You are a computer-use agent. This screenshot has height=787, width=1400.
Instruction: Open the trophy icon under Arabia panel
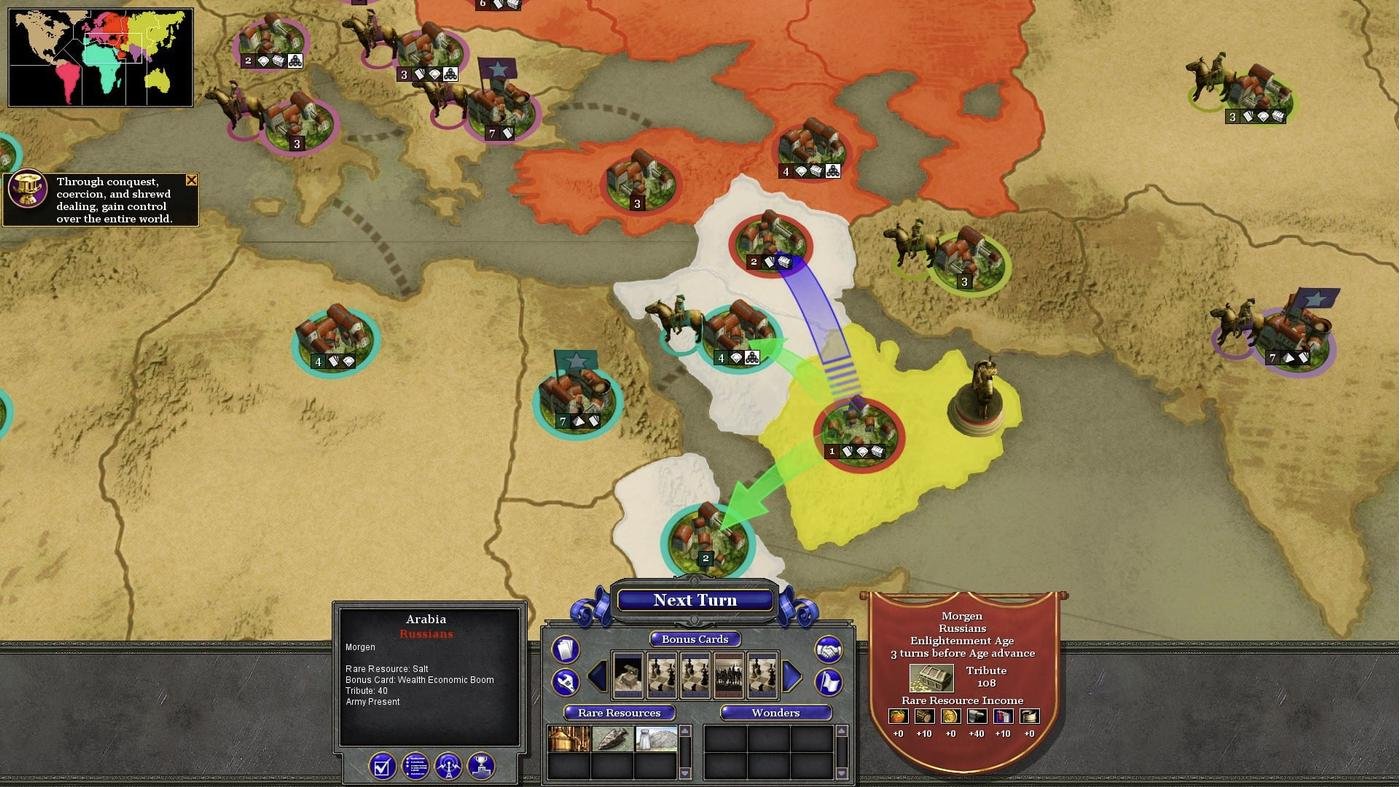click(x=481, y=766)
